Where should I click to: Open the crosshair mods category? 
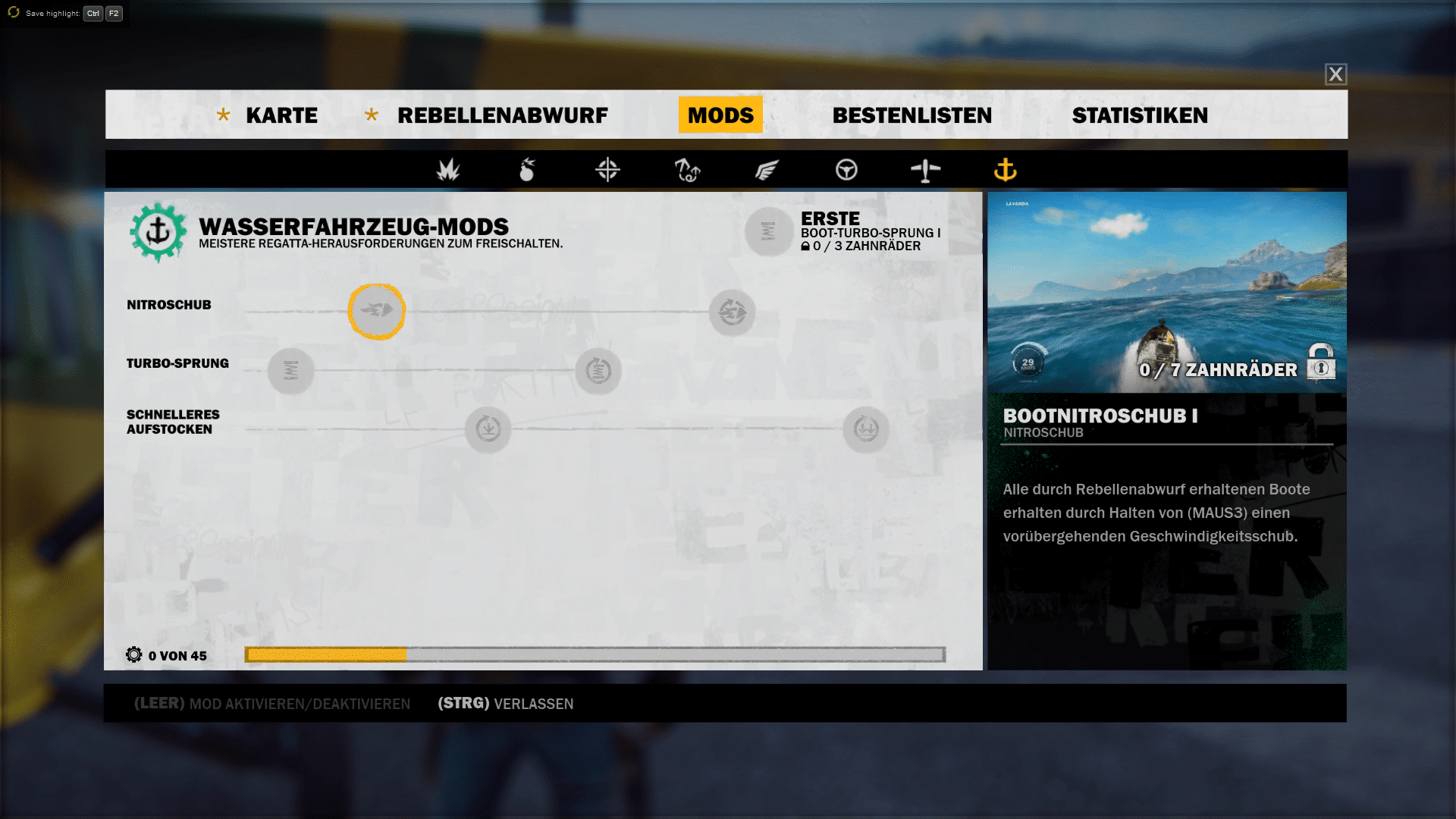pos(607,170)
